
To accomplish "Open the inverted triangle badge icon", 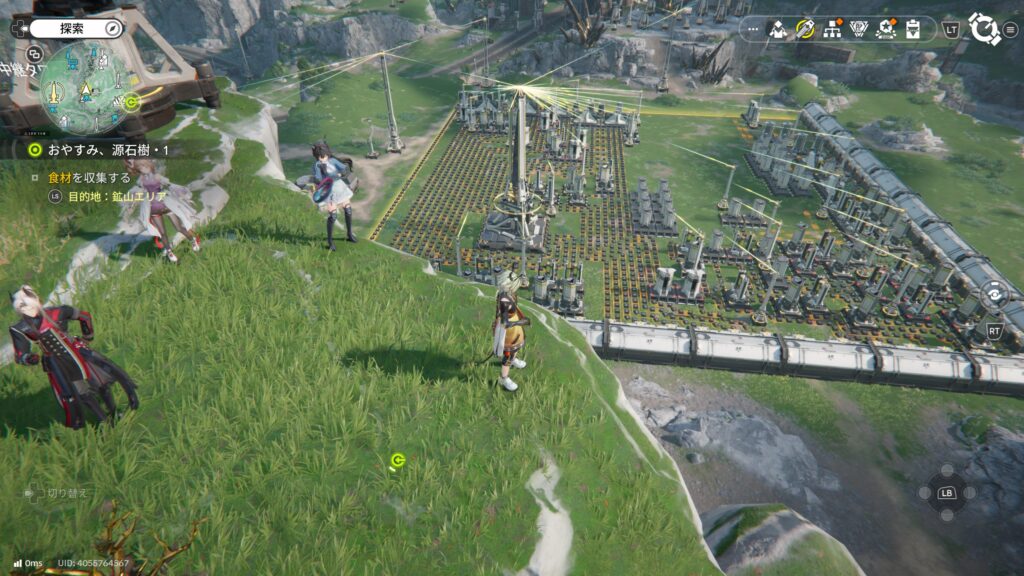I will tap(858, 29).
